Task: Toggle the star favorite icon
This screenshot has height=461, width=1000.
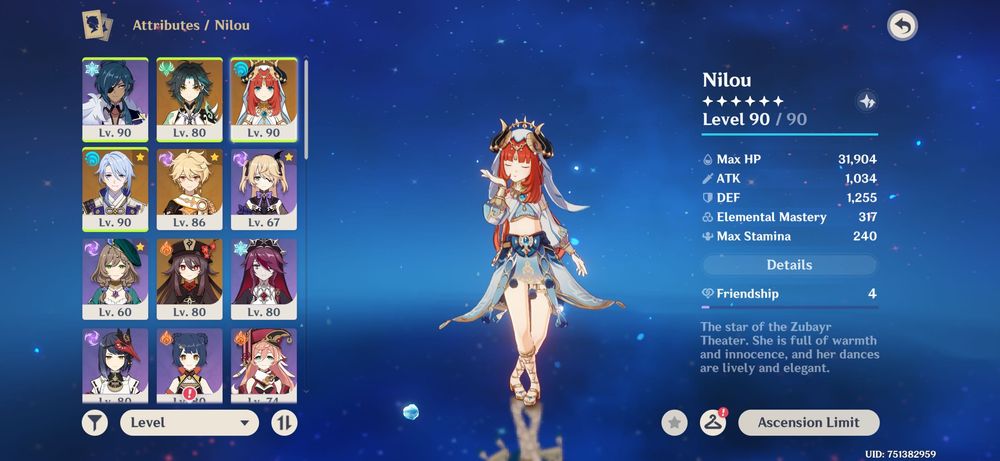Action: (675, 423)
